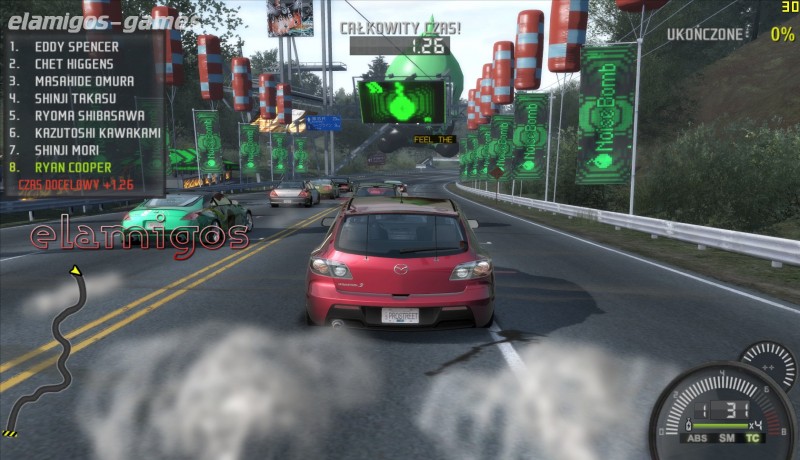
Task: Select Chet Higgens in the standings list
Action: (76, 64)
